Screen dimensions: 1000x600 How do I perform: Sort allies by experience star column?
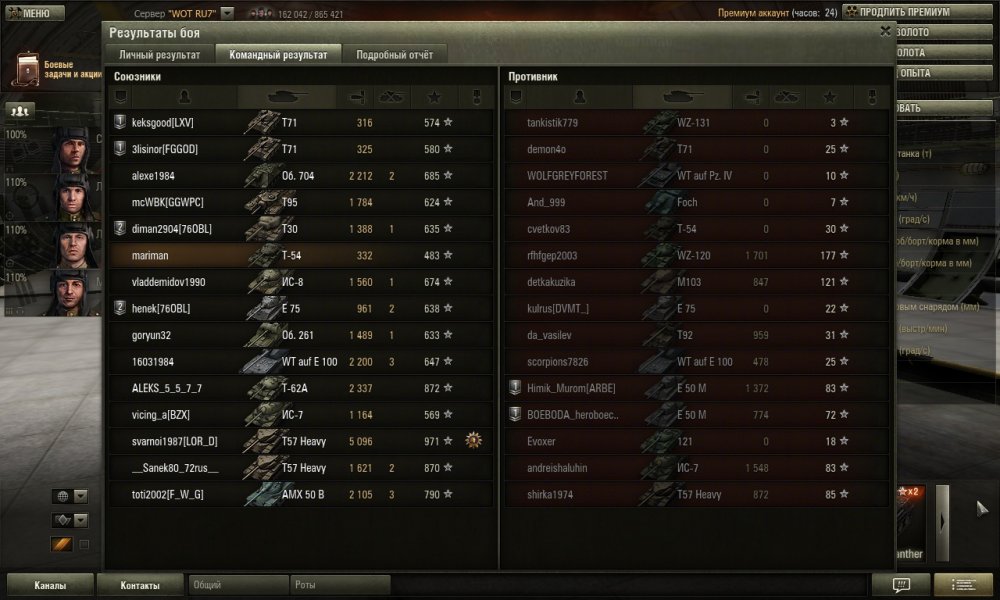pyautogui.click(x=434, y=97)
